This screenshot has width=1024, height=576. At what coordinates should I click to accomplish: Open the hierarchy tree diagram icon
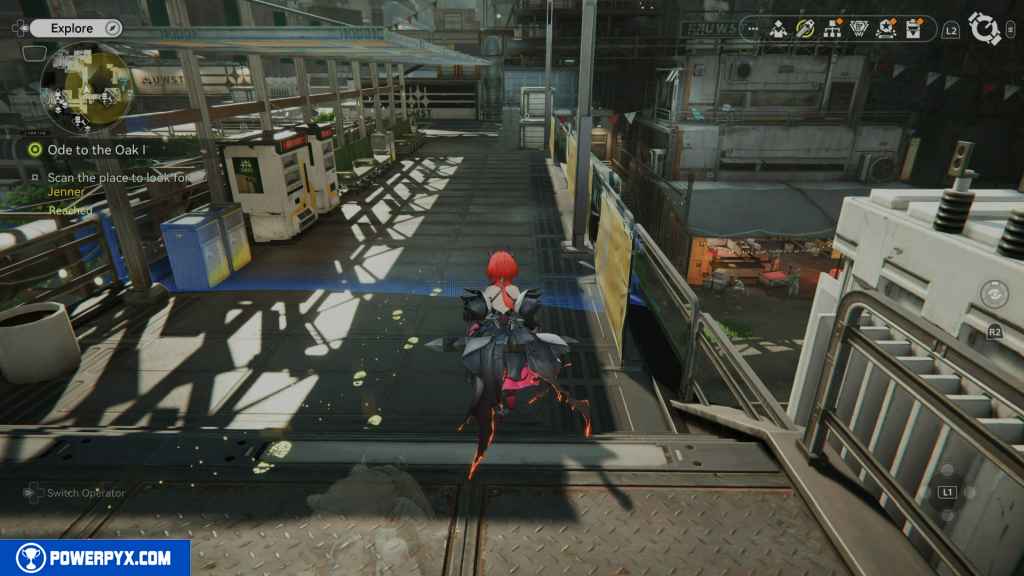click(831, 29)
